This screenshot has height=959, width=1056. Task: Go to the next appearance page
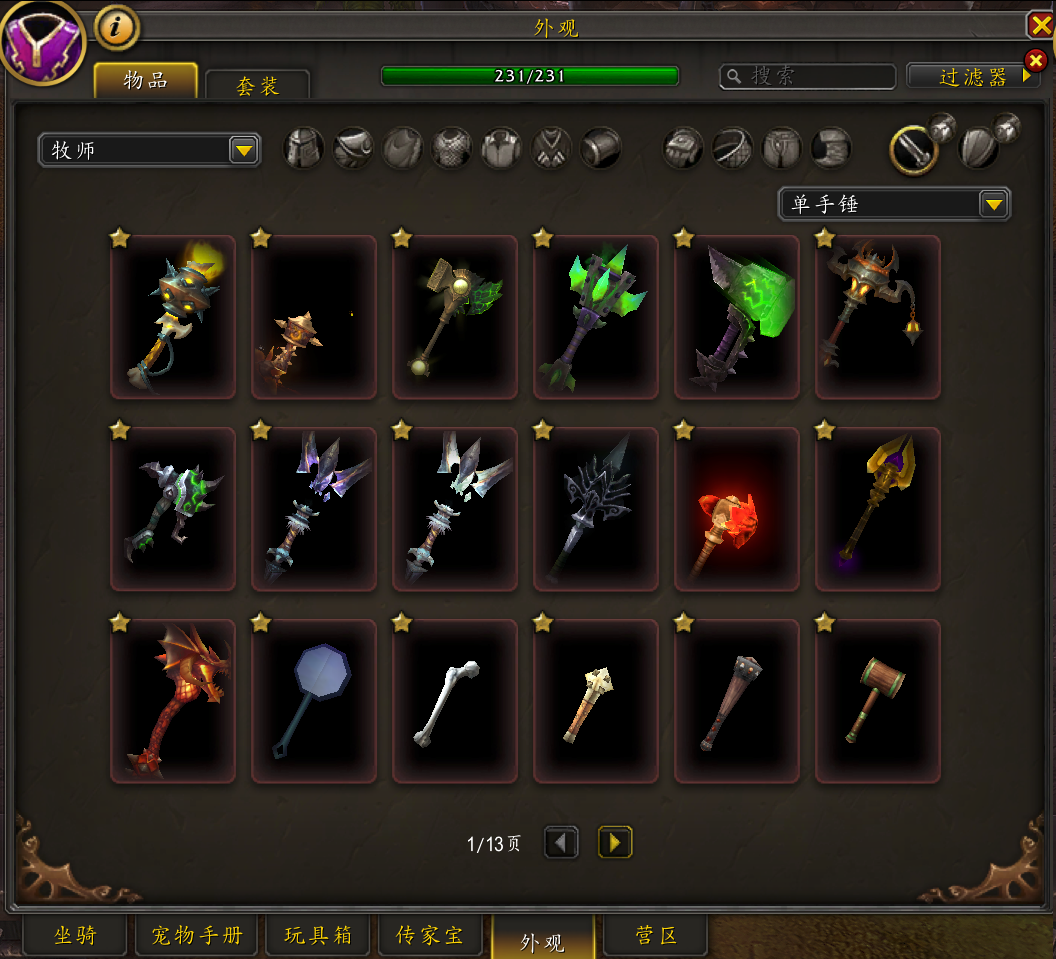615,843
